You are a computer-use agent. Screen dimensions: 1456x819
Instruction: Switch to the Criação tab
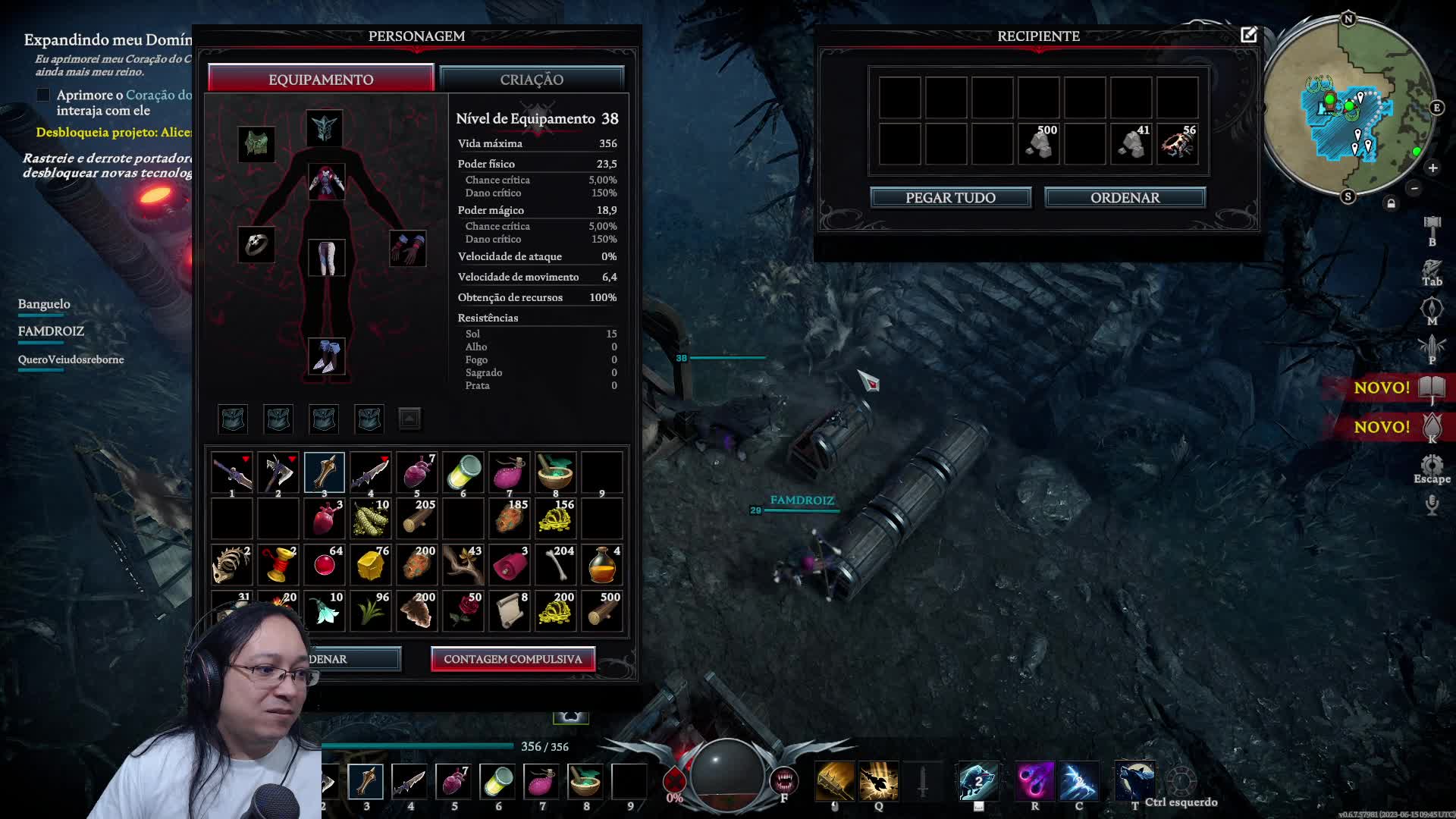click(532, 80)
